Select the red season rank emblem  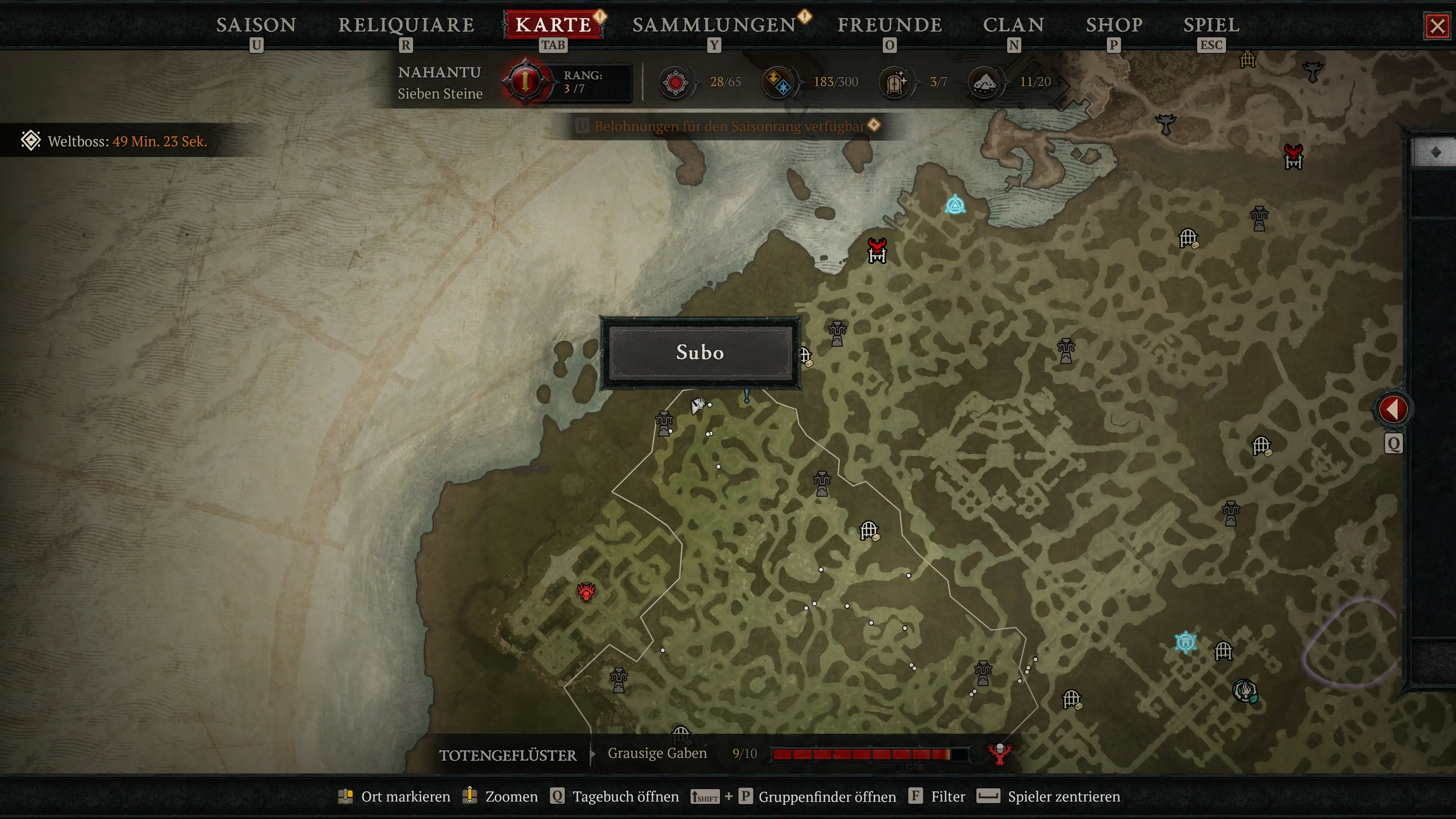(x=526, y=82)
